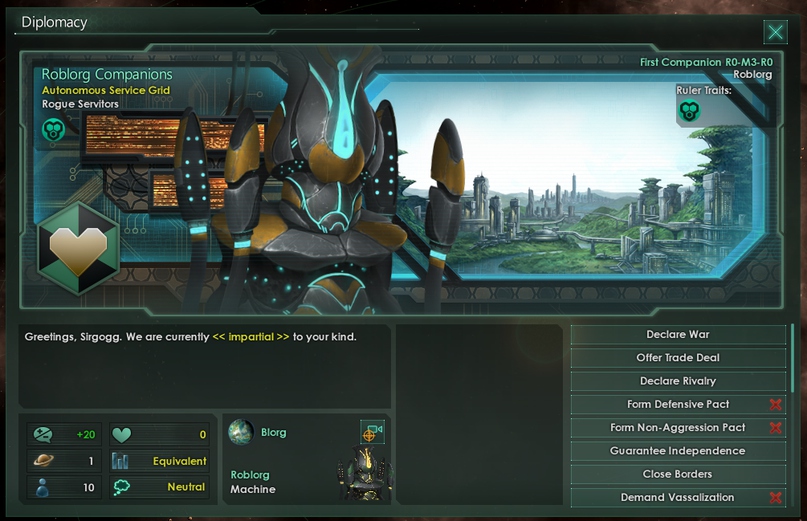Click the diplomatic actions list scrollbar
Screen dimensions: 807x521
tap(793, 357)
